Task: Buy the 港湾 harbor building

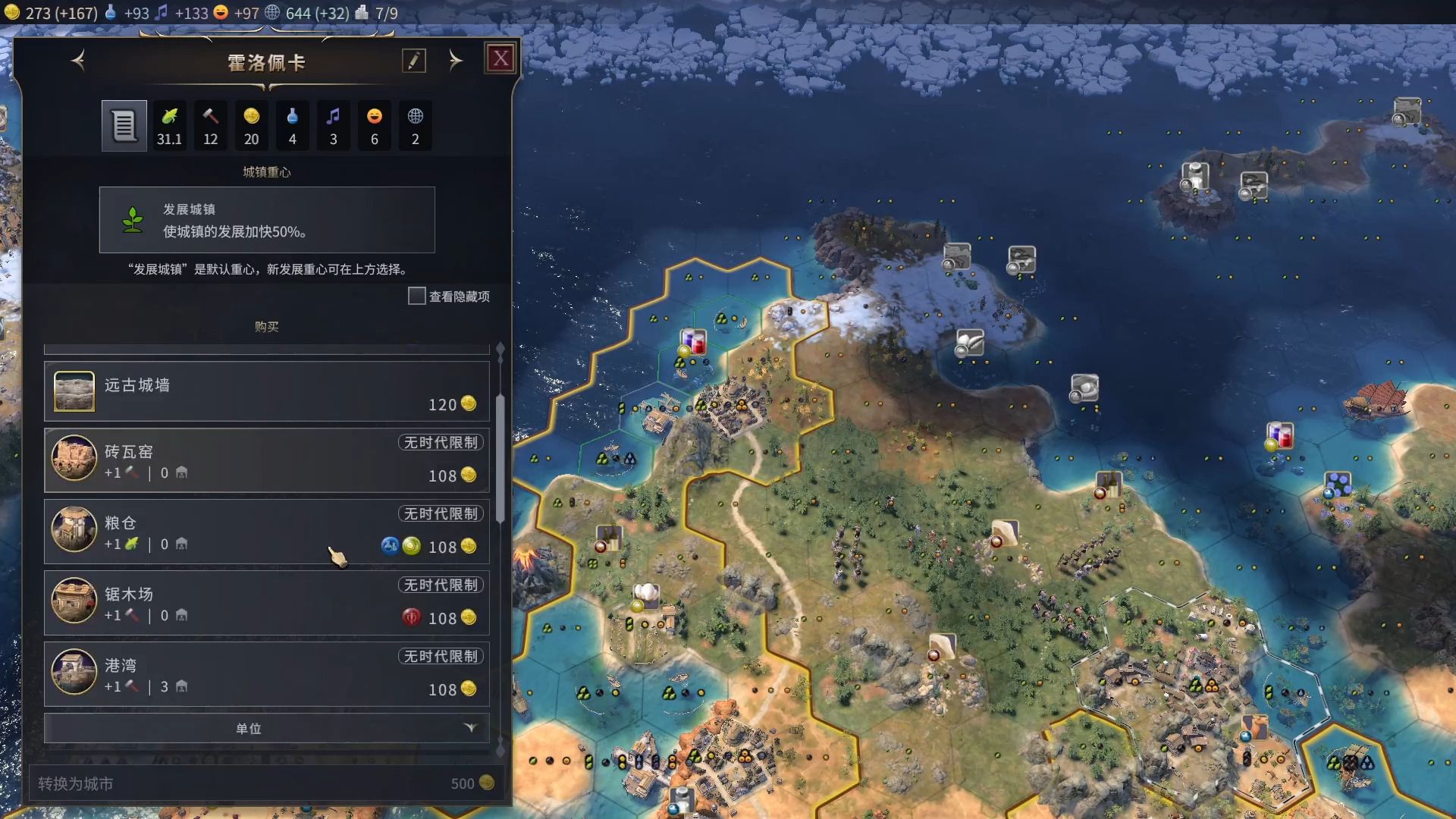Action: pos(267,674)
